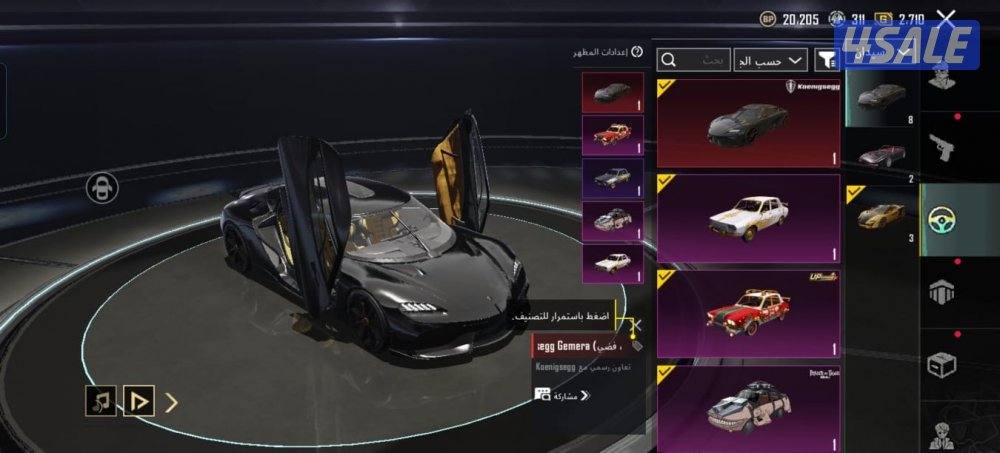Pick the red and white rally car skin

[748, 311]
